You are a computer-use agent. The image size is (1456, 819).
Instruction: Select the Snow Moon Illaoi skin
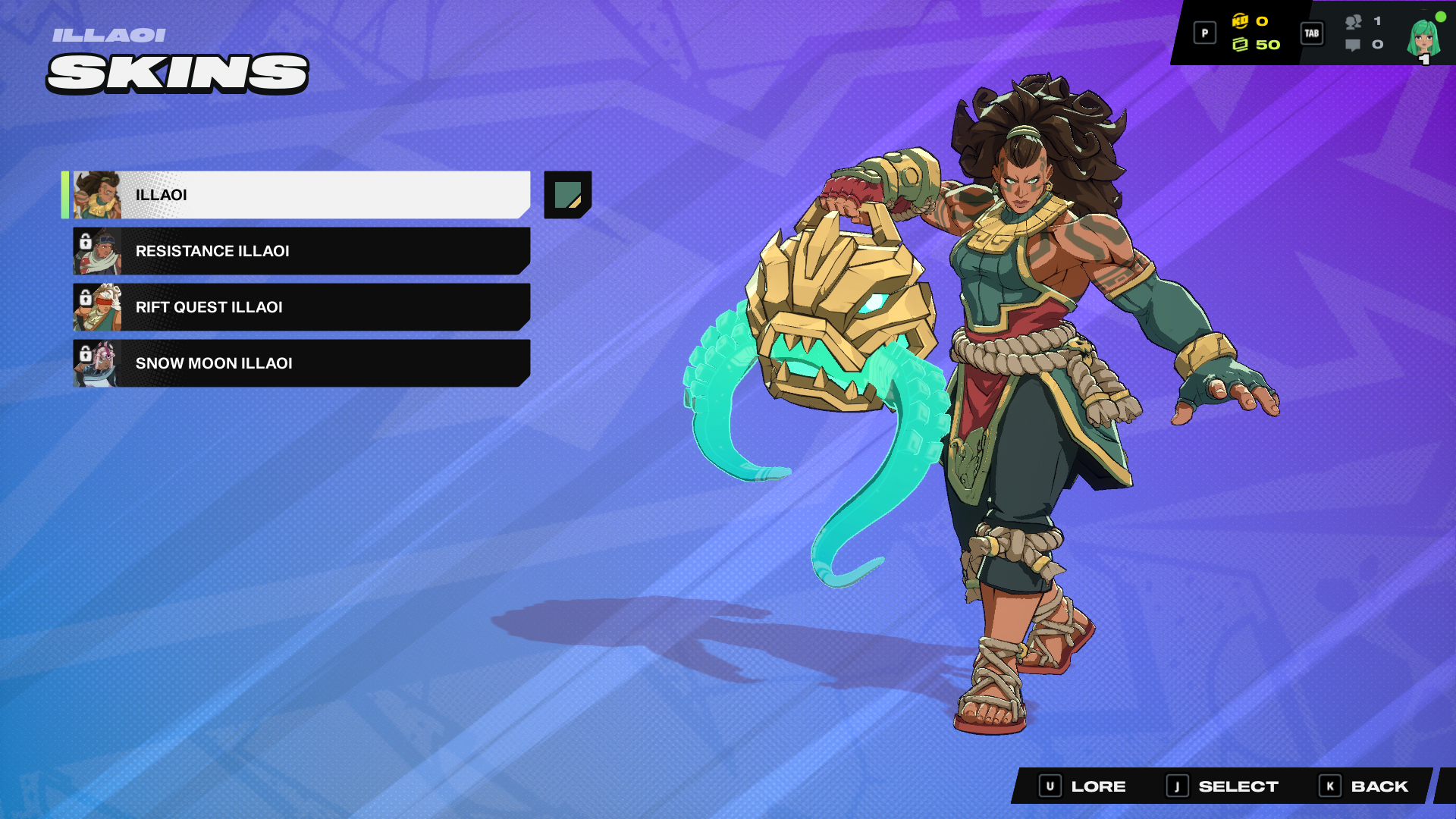pyautogui.click(x=303, y=363)
